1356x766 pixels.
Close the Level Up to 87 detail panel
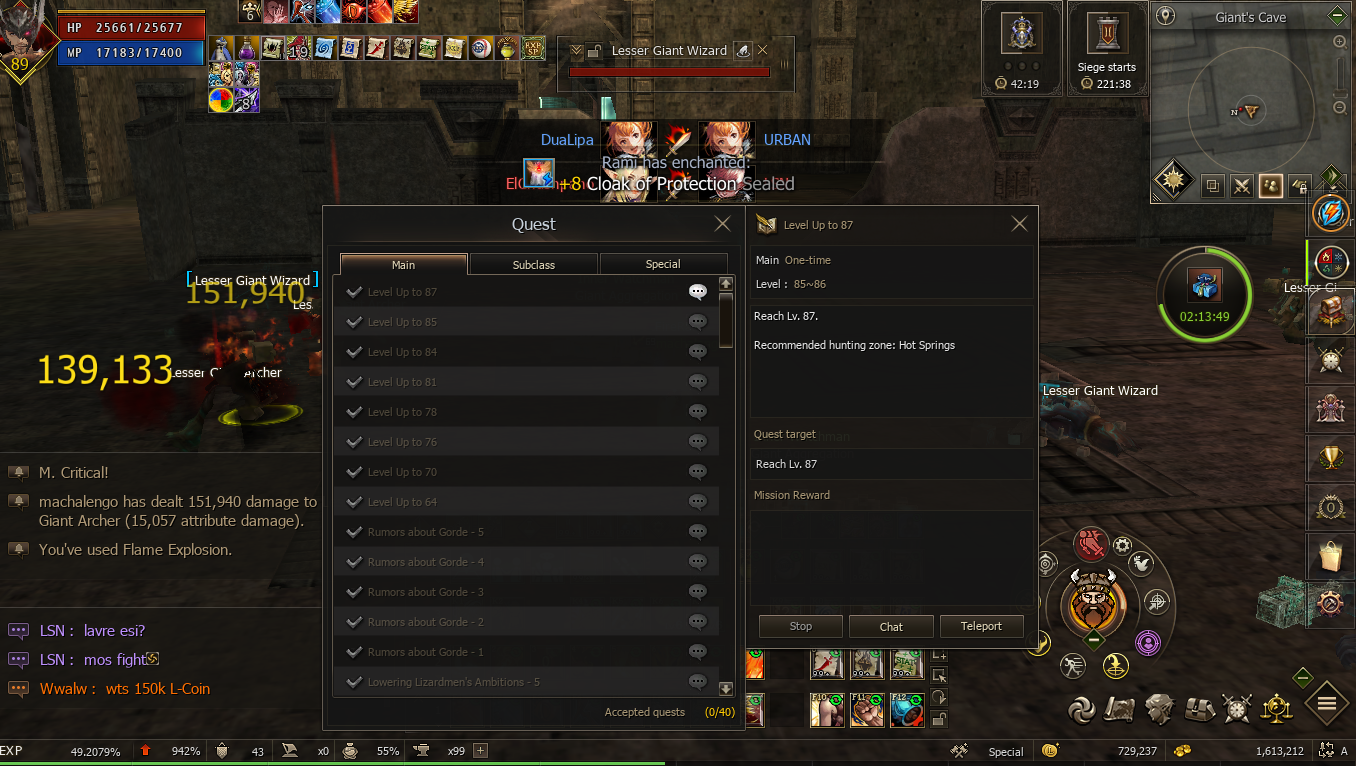pos(1019,224)
